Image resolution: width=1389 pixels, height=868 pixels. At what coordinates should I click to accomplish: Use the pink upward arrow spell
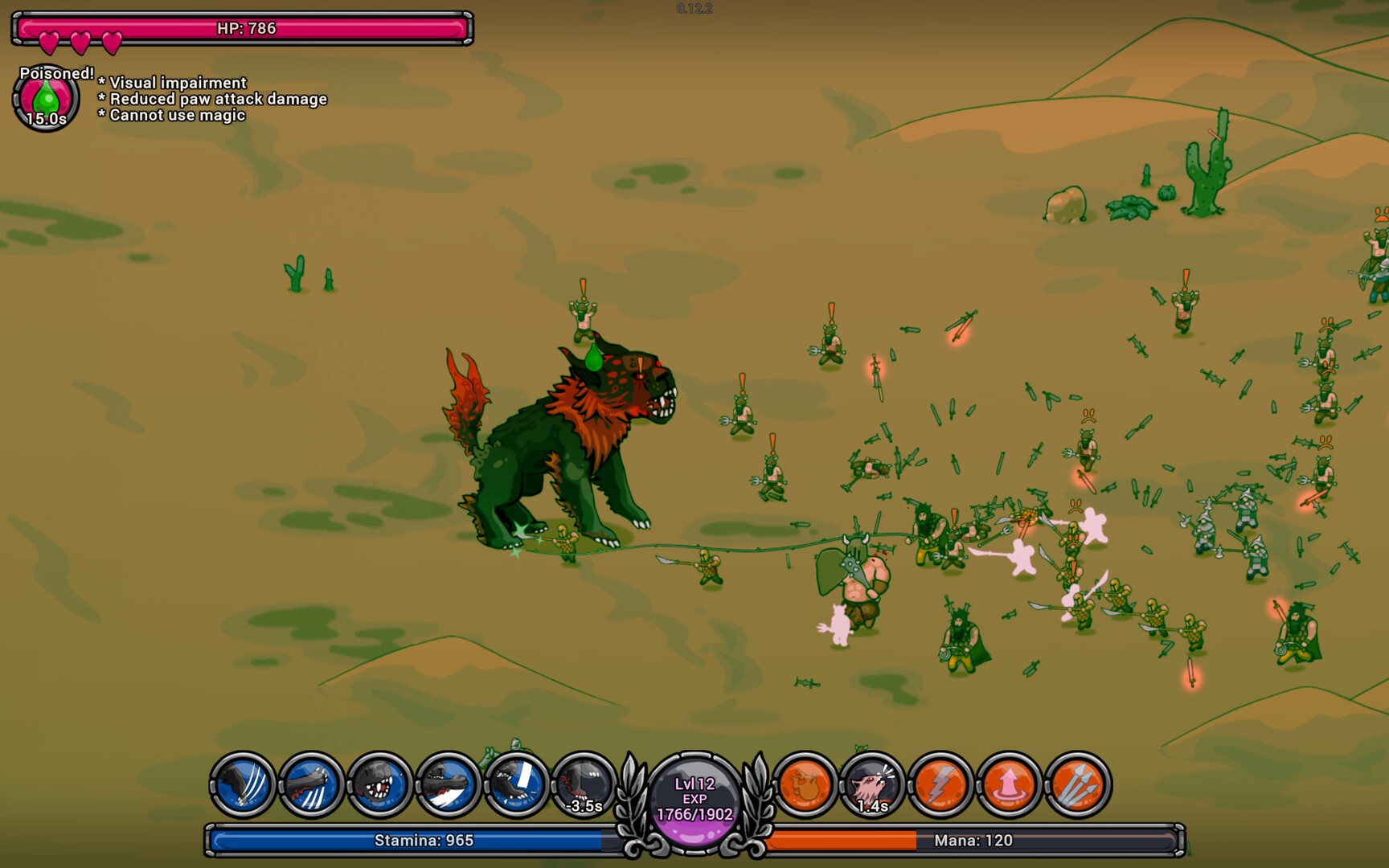pos(1010,784)
